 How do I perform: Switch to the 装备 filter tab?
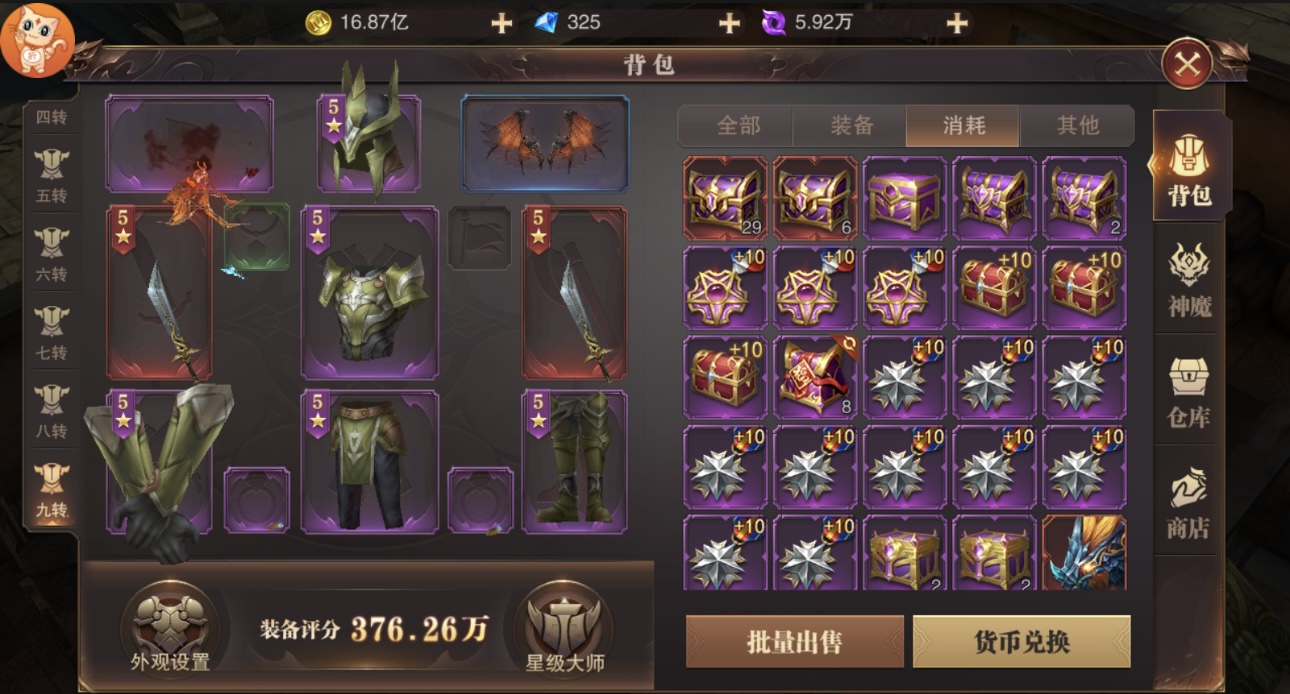click(x=851, y=126)
